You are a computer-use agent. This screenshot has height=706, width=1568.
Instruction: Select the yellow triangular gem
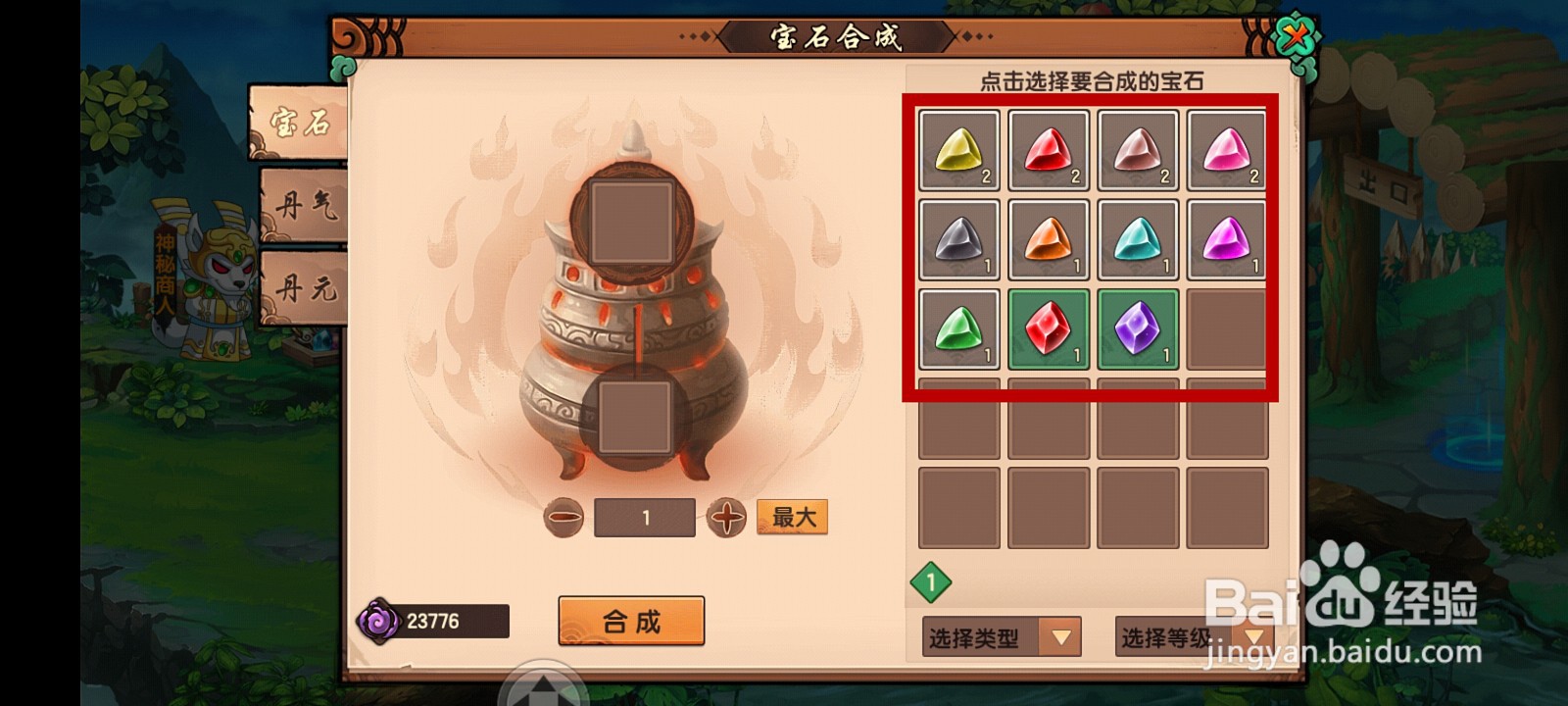tap(959, 150)
